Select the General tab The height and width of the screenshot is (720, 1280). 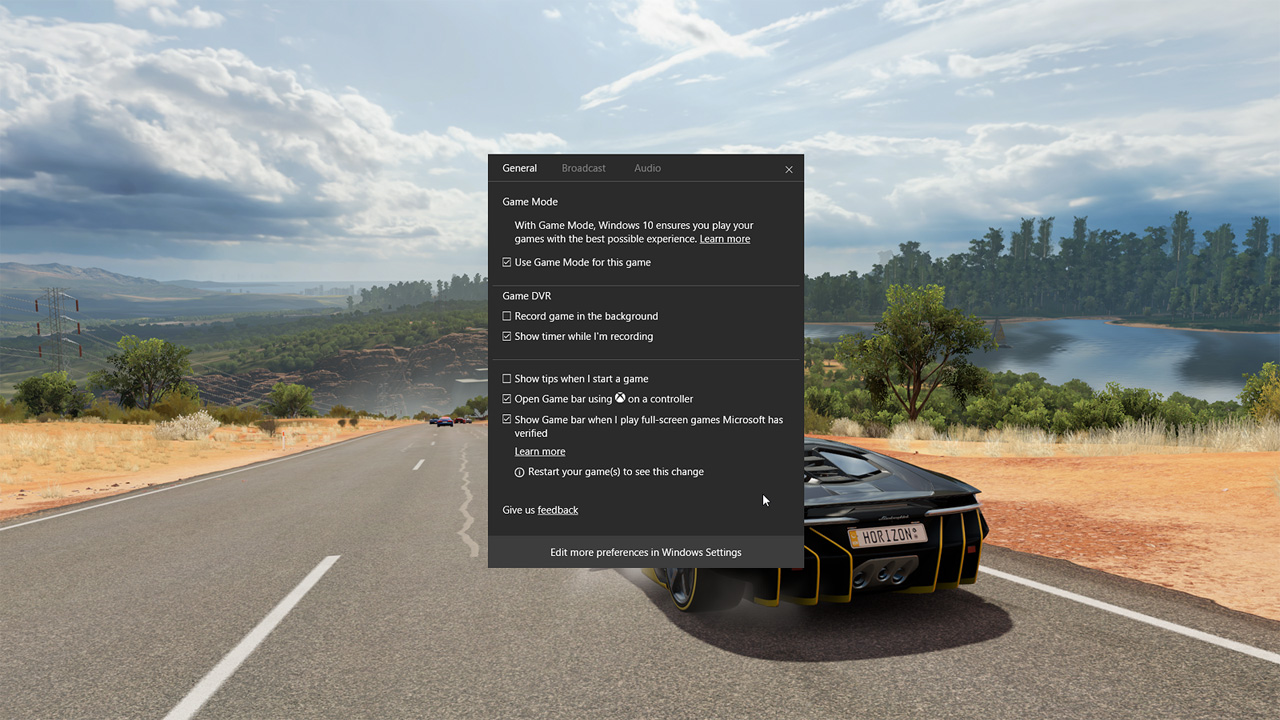[x=519, y=168]
